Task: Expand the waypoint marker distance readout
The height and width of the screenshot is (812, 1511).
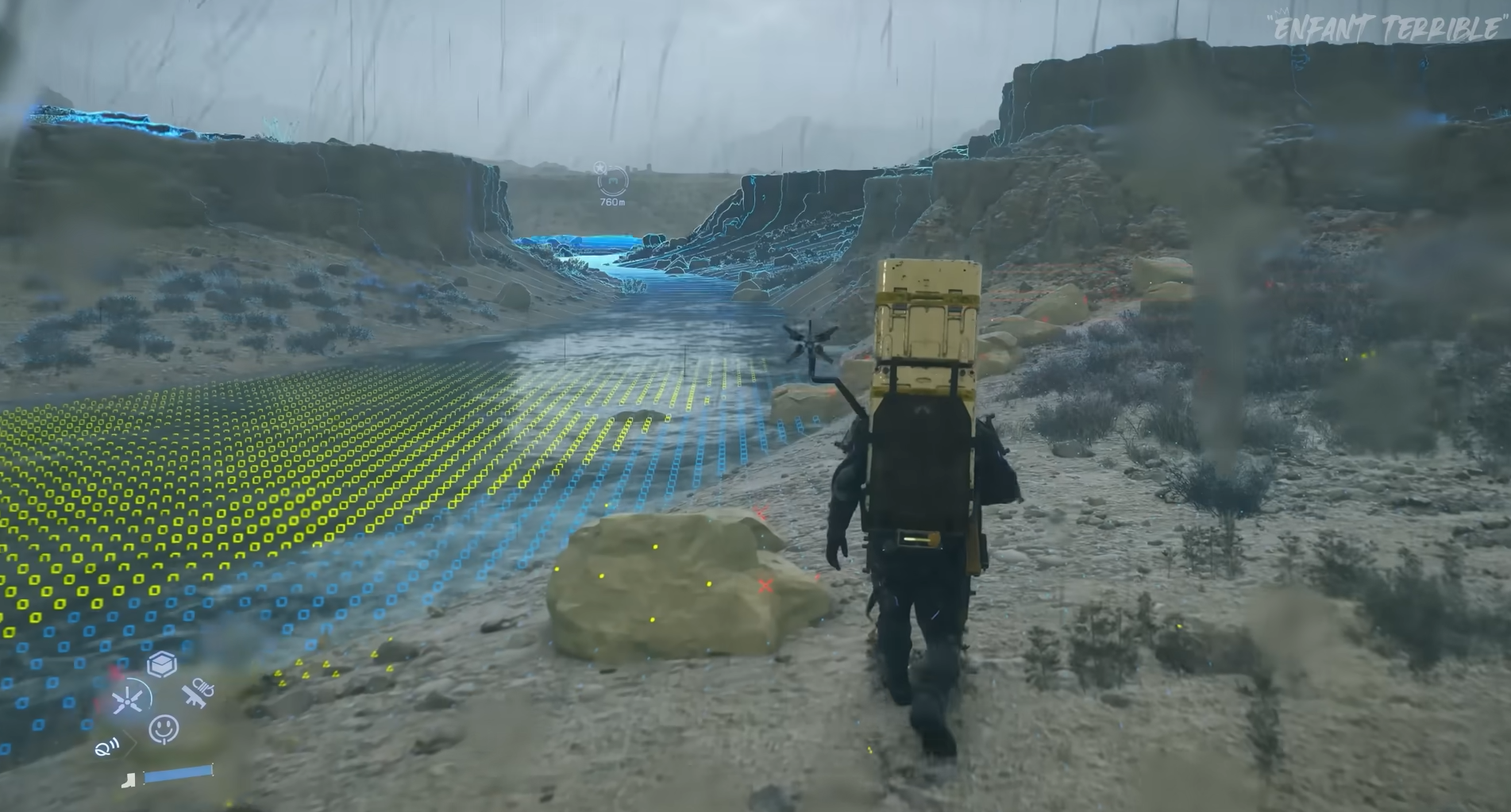Action: pos(613,202)
